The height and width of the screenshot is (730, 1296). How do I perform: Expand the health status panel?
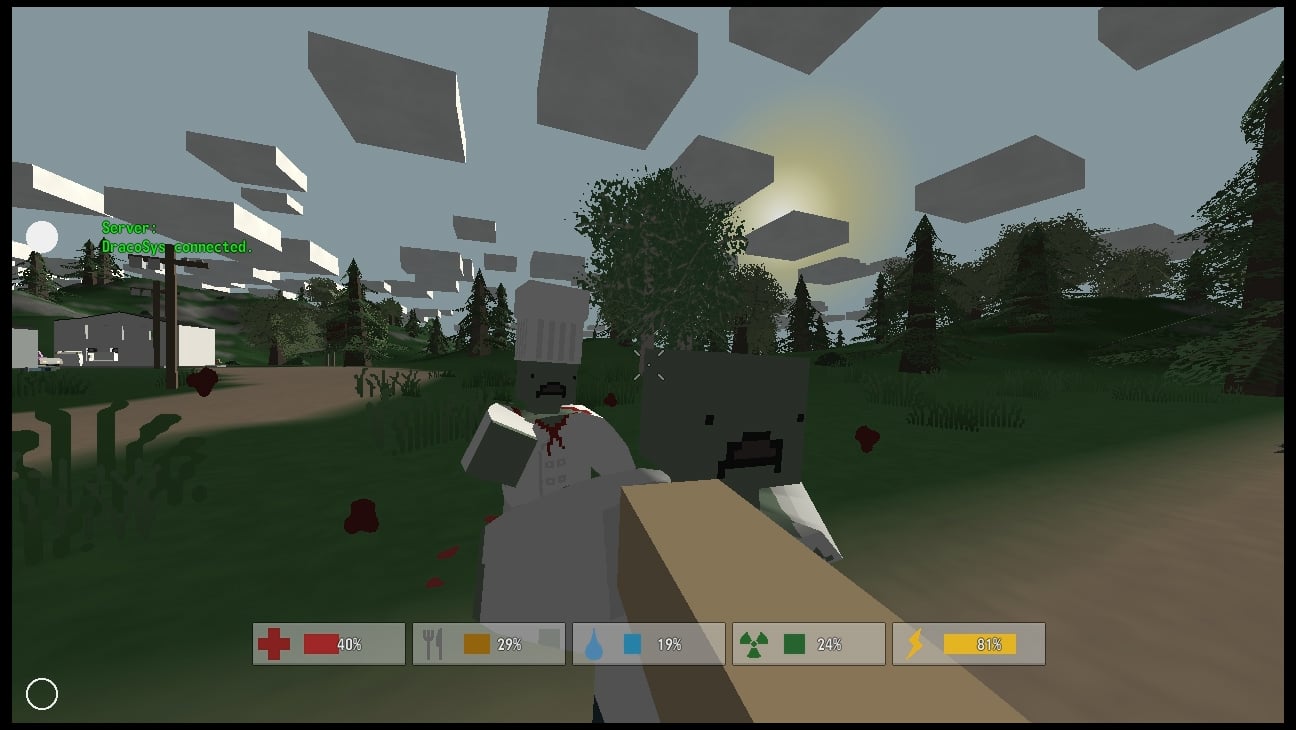(x=328, y=643)
